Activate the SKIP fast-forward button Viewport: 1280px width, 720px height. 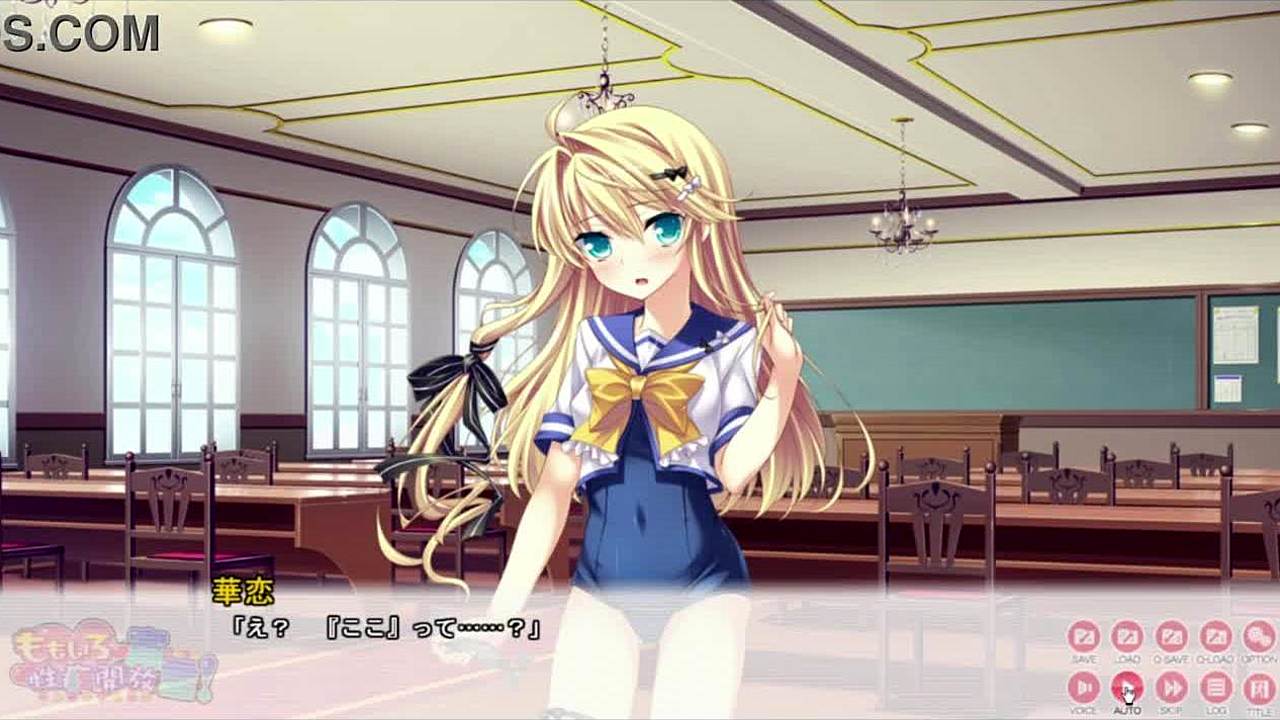tap(1171, 687)
